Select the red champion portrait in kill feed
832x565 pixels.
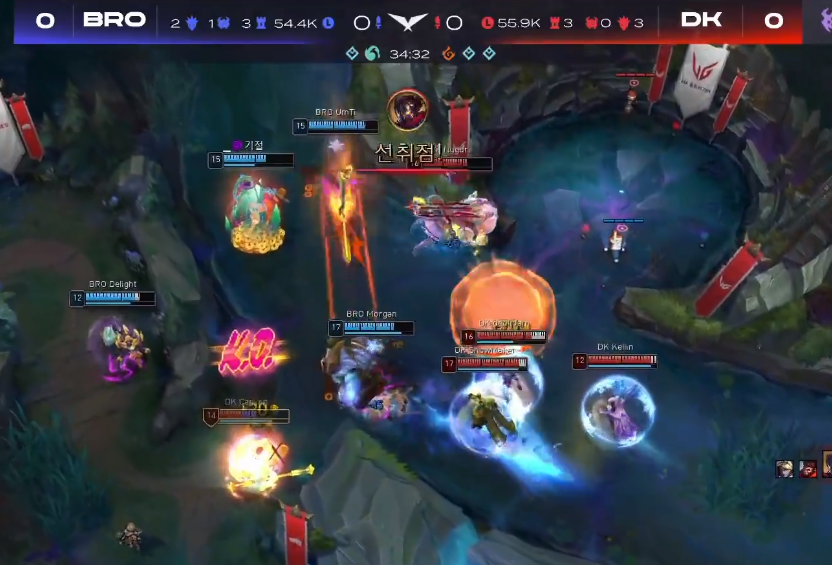[x=807, y=468]
